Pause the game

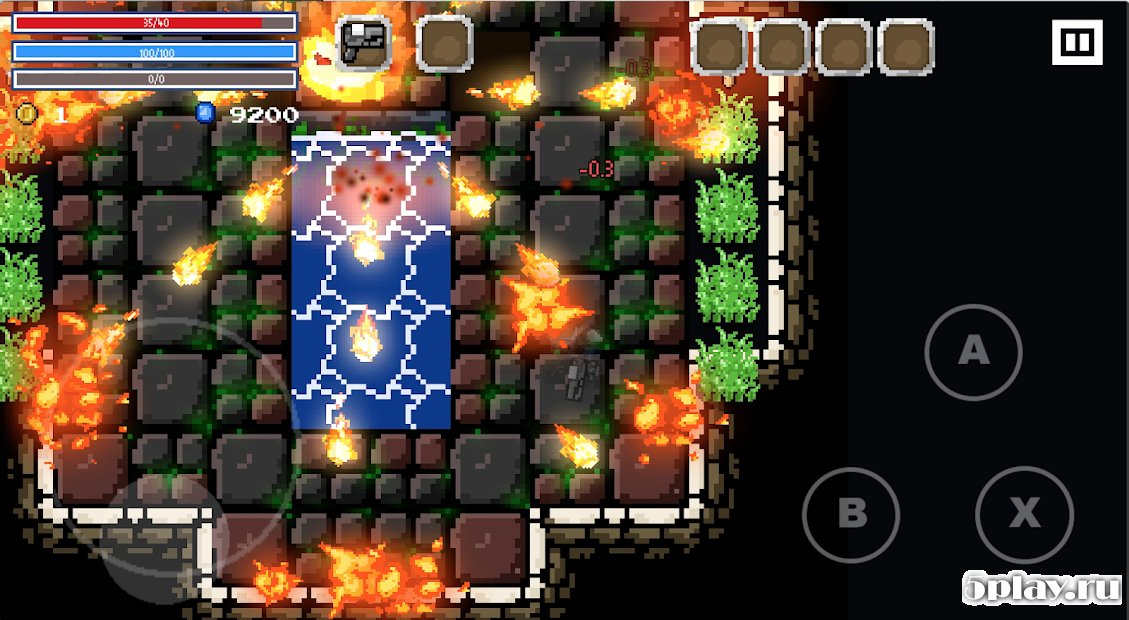coord(1076,43)
